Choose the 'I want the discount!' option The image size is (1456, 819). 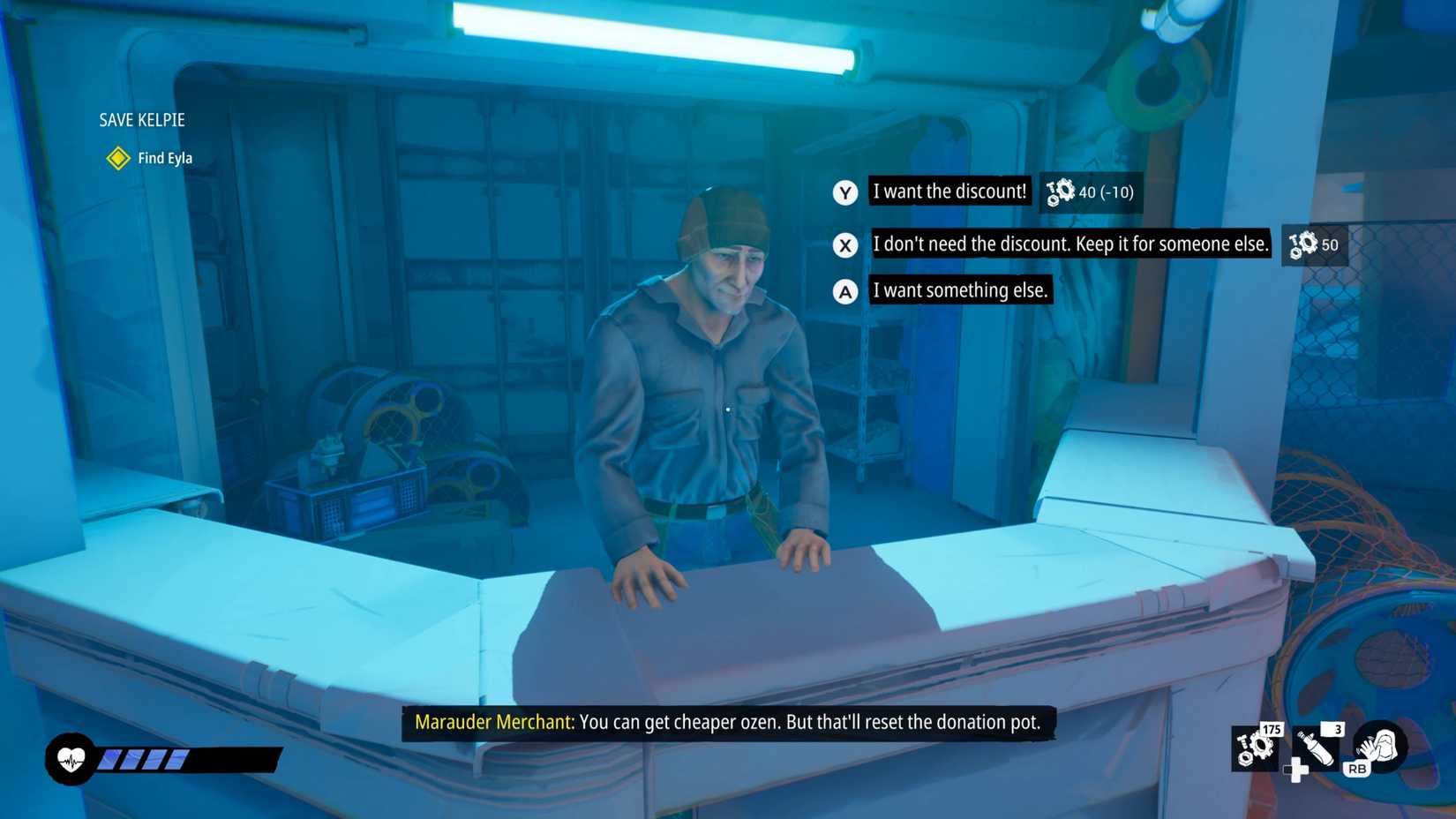point(949,192)
